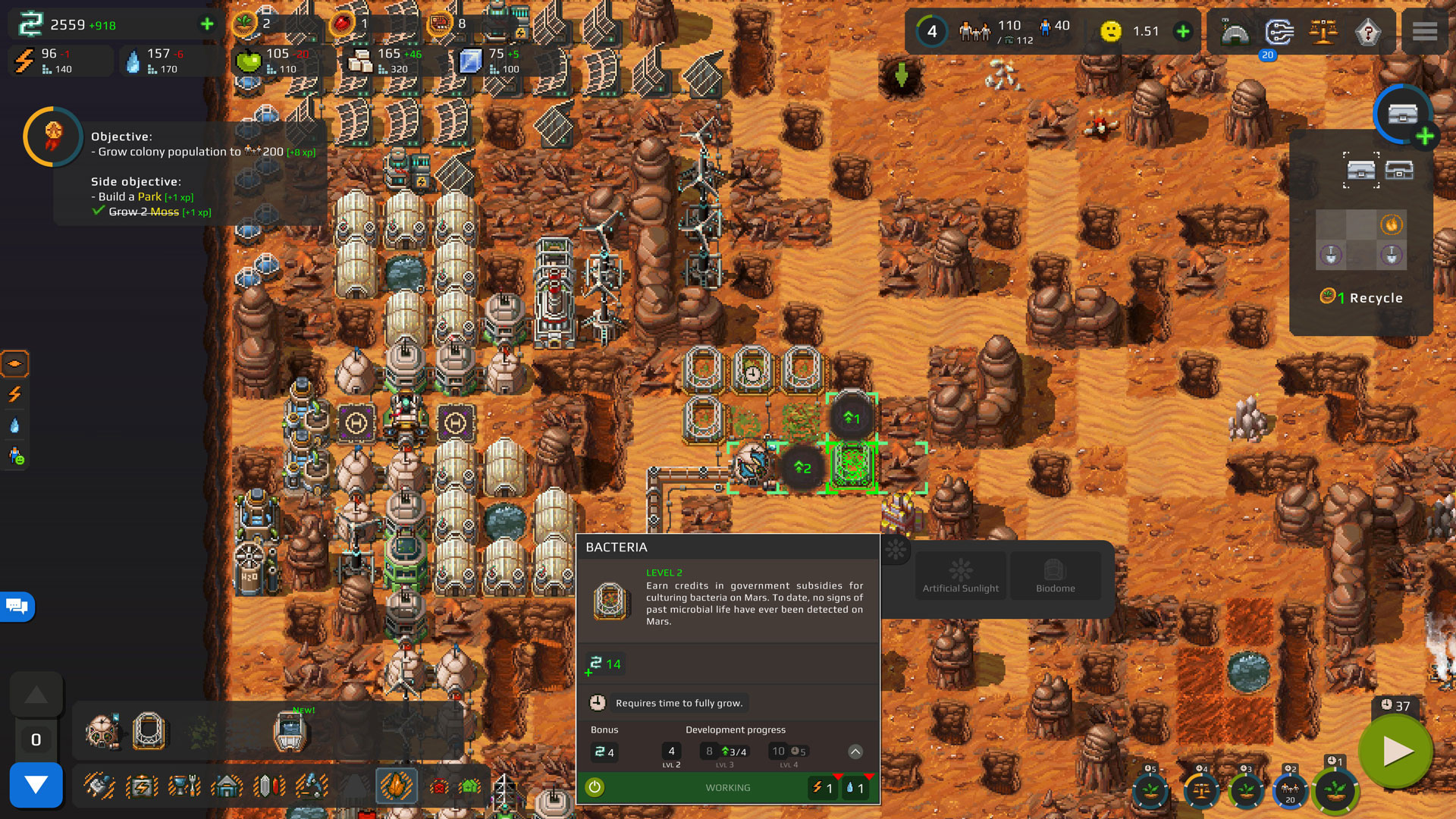Start next turn with green play button
This screenshot has height=819, width=1456.
click(x=1396, y=752)
